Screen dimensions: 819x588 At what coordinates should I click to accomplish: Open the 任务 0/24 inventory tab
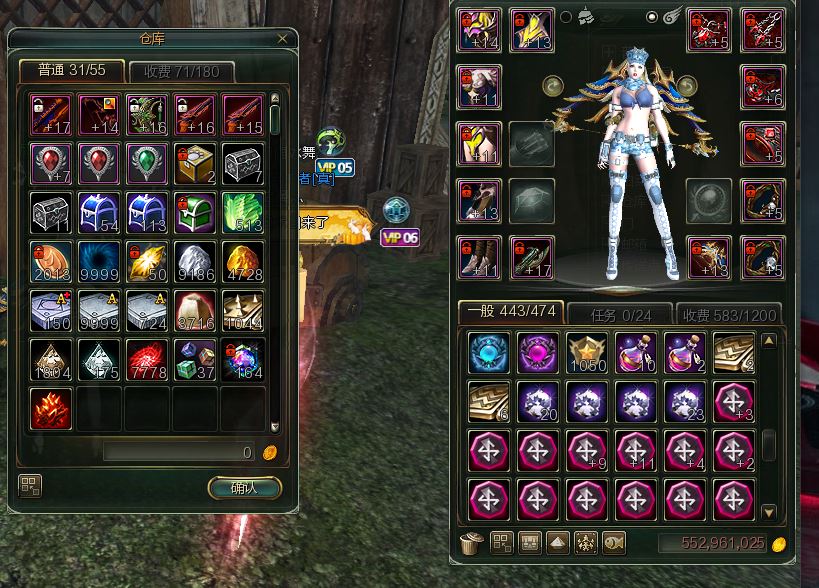tap(618, 313)
